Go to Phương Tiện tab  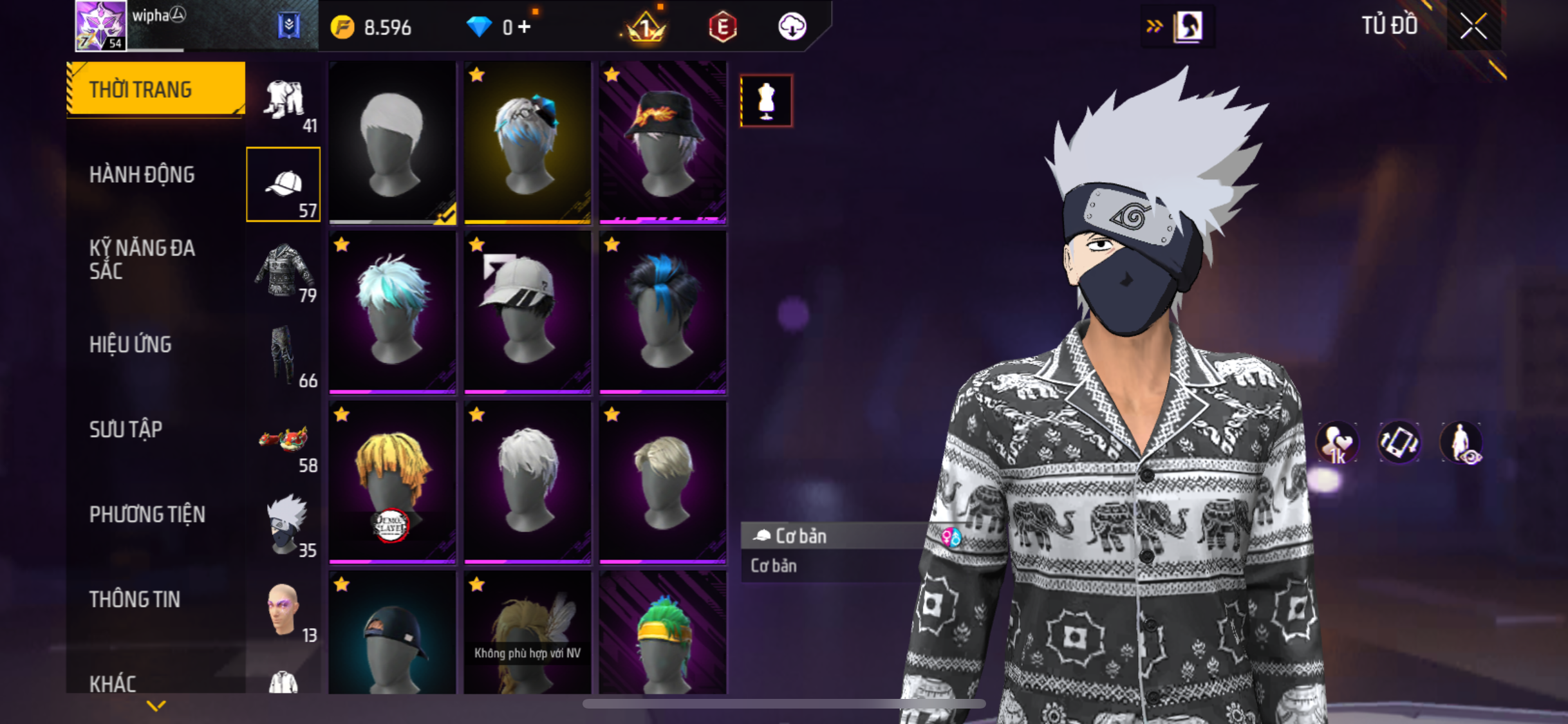click(147, 514)
